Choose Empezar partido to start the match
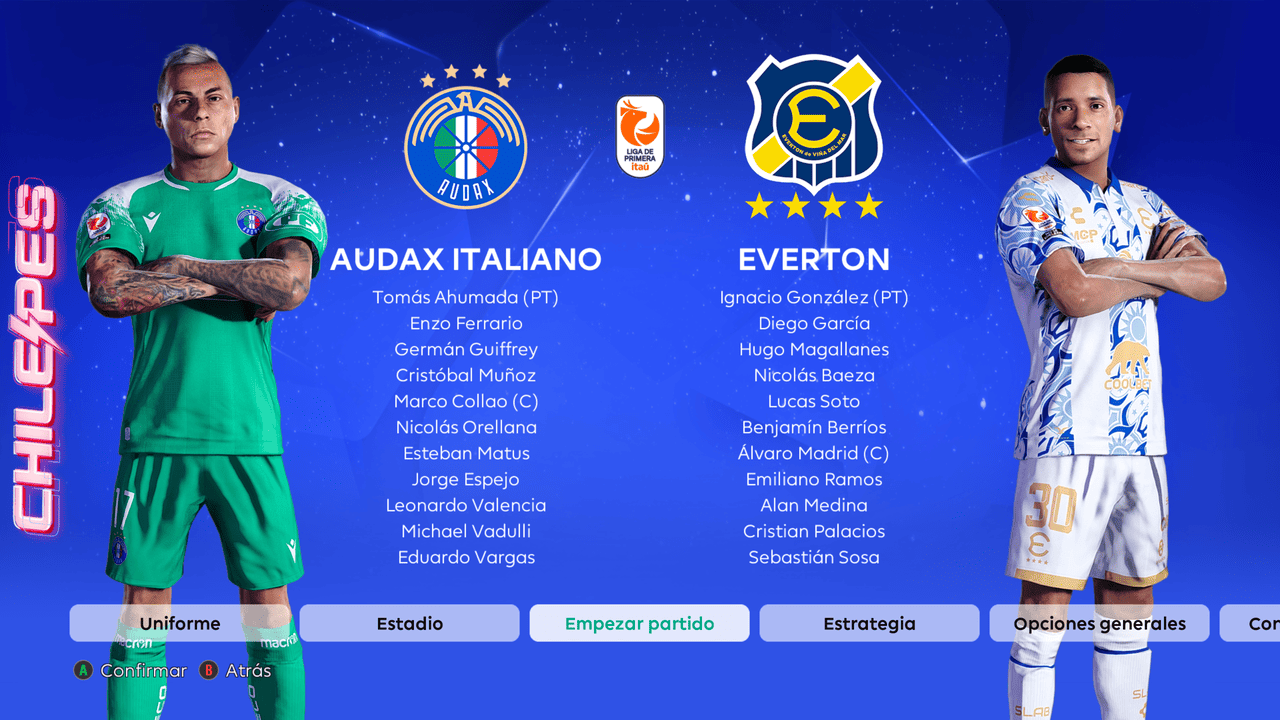 pos(639,623)
